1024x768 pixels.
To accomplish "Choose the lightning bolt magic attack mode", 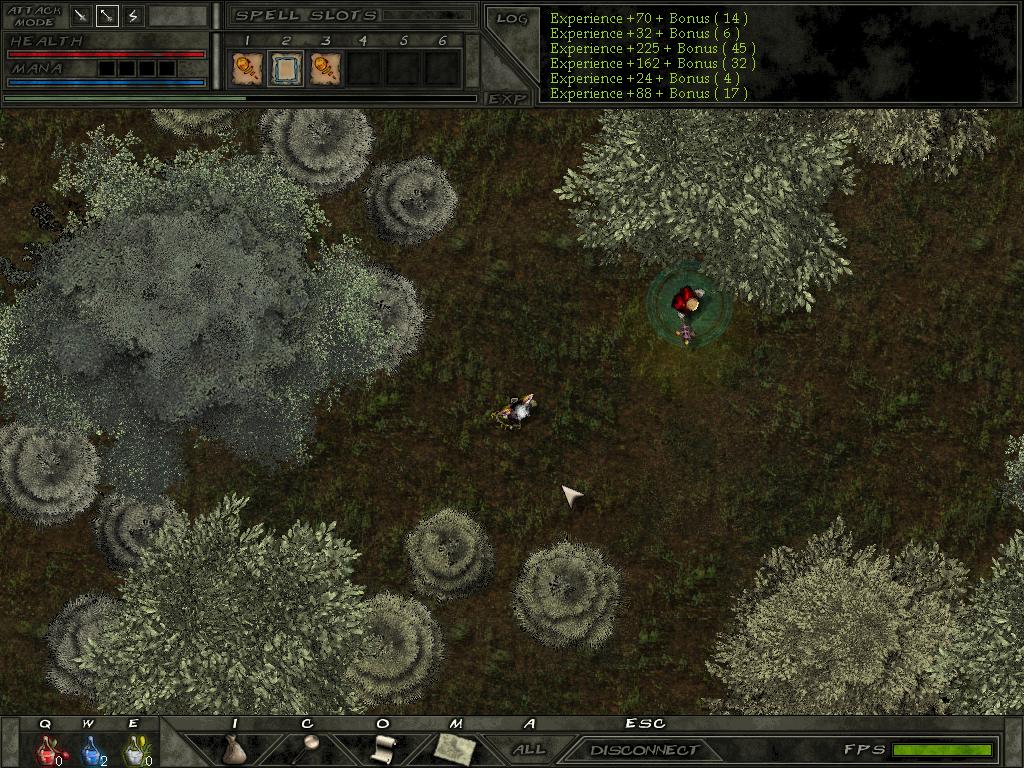I will (133, 16).
